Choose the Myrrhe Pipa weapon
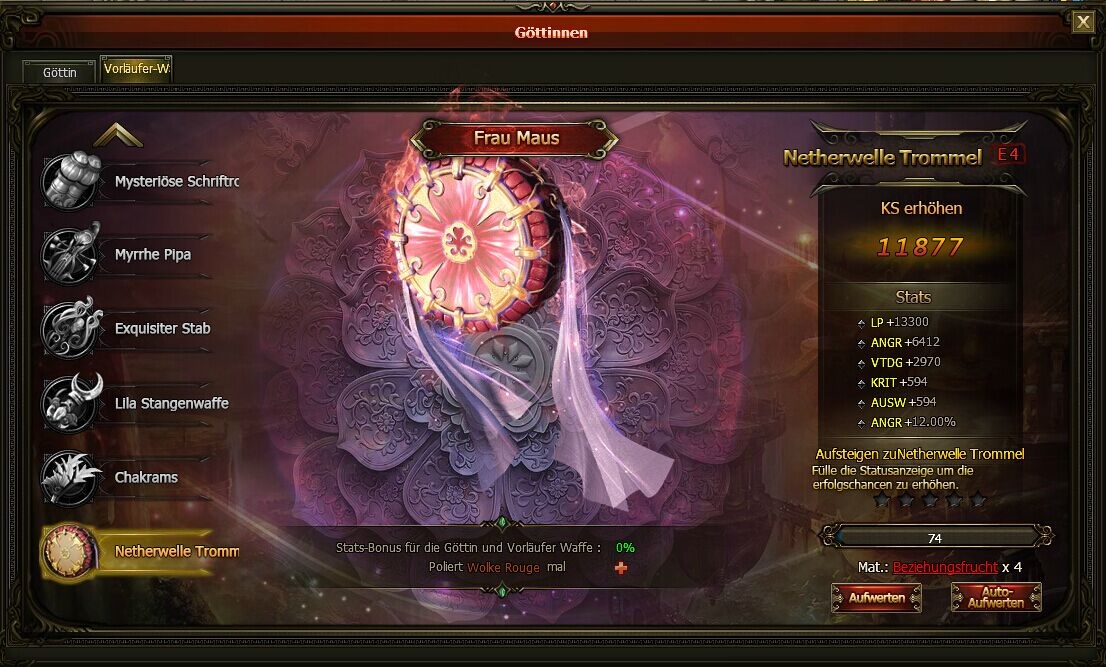The width and height of the screenshot is (1106, 667). 140,255
